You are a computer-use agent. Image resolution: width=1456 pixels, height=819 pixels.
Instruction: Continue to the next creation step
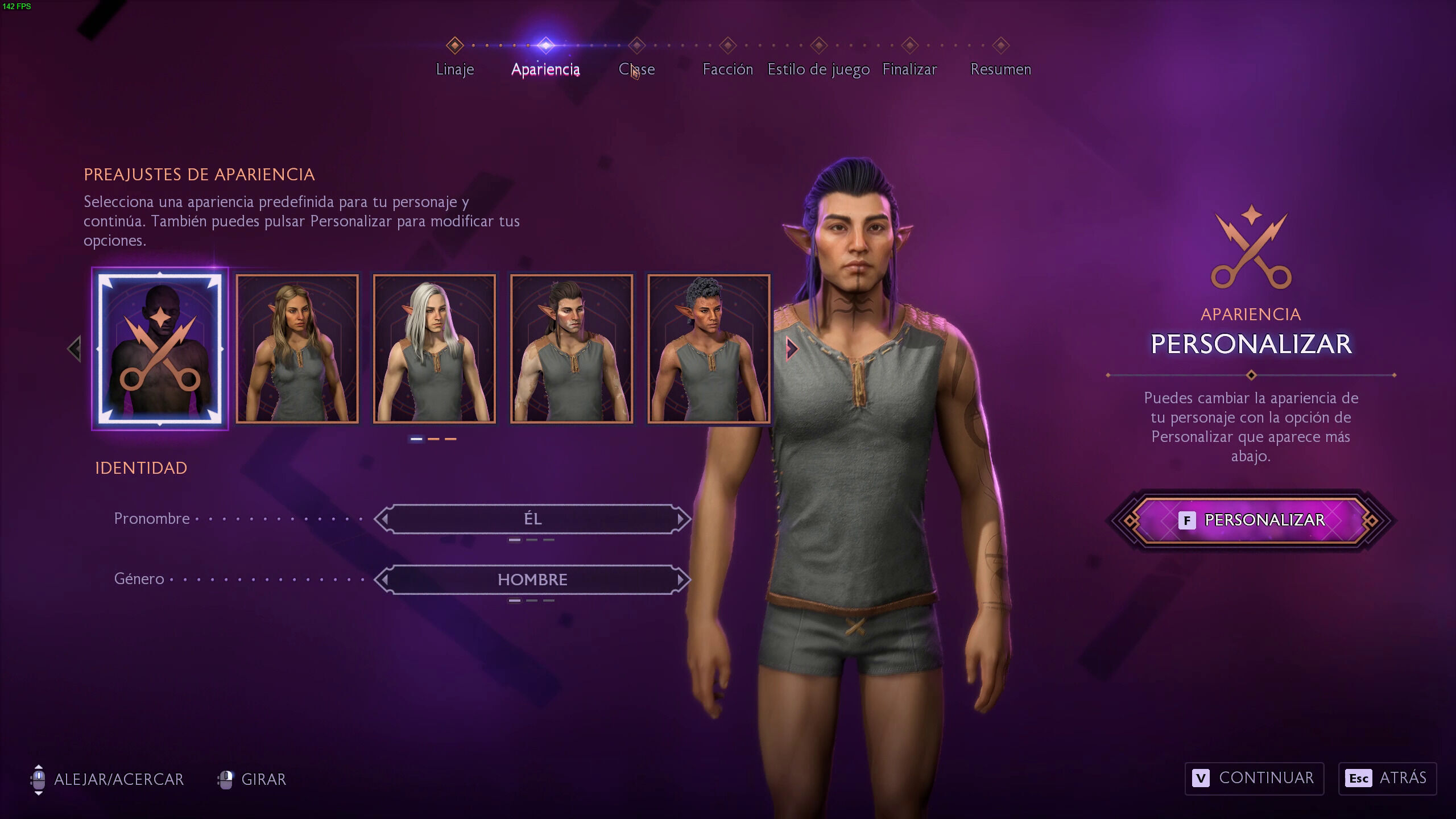tap(1254, 778)
